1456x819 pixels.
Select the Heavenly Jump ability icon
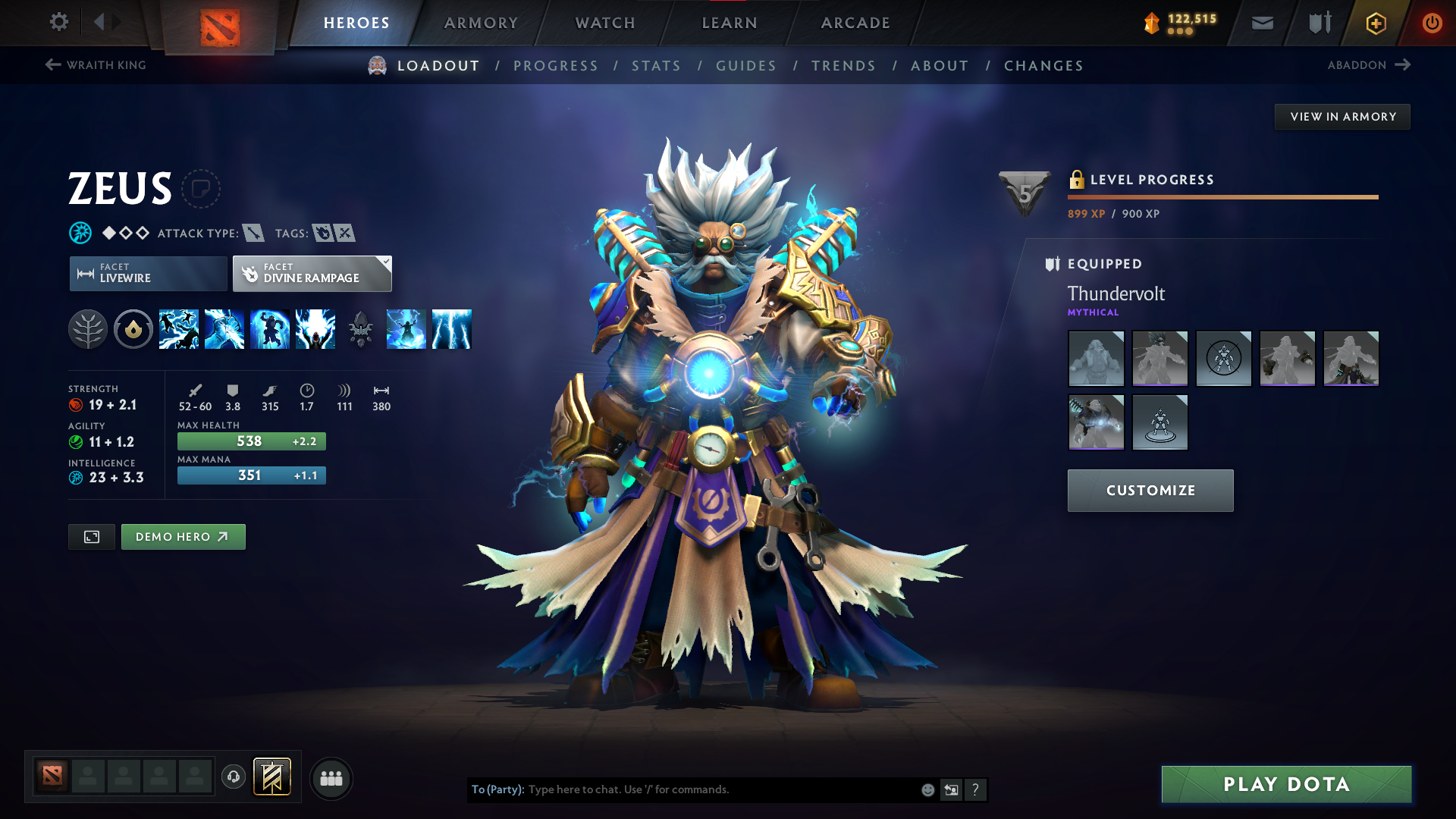[270, 328]
